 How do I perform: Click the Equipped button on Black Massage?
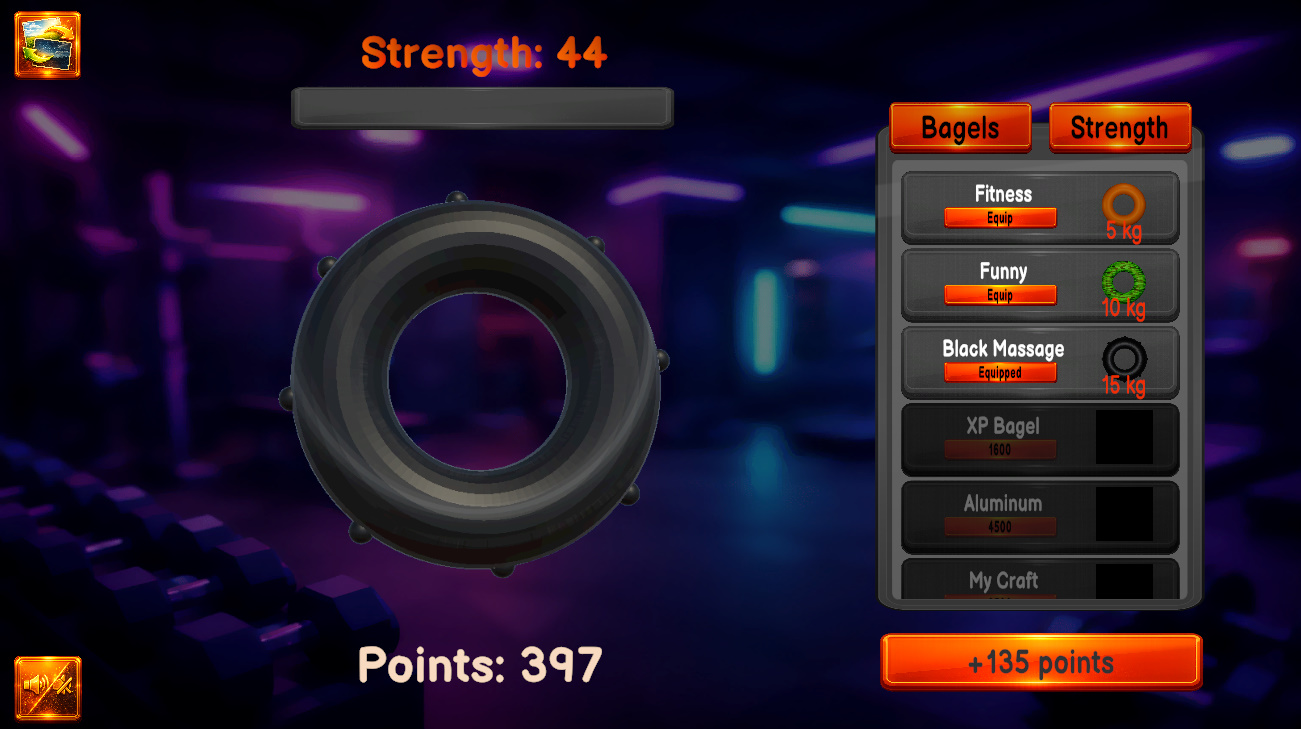coord(999,372)
